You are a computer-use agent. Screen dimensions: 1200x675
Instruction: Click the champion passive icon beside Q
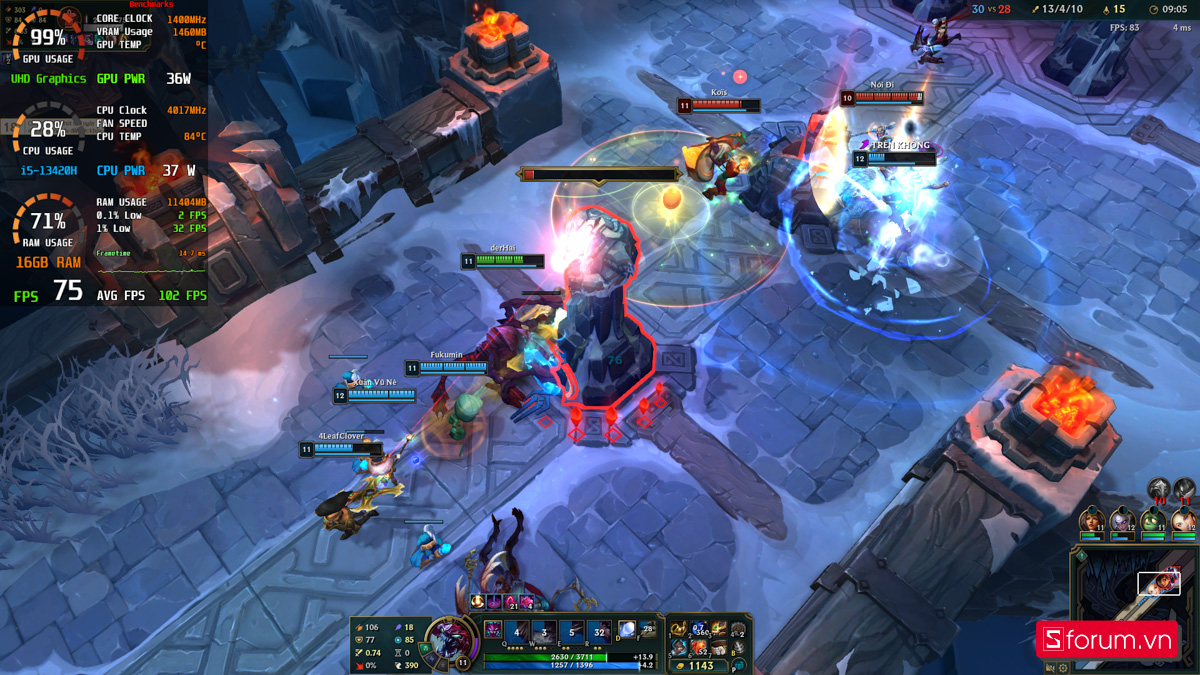point(493,630)
